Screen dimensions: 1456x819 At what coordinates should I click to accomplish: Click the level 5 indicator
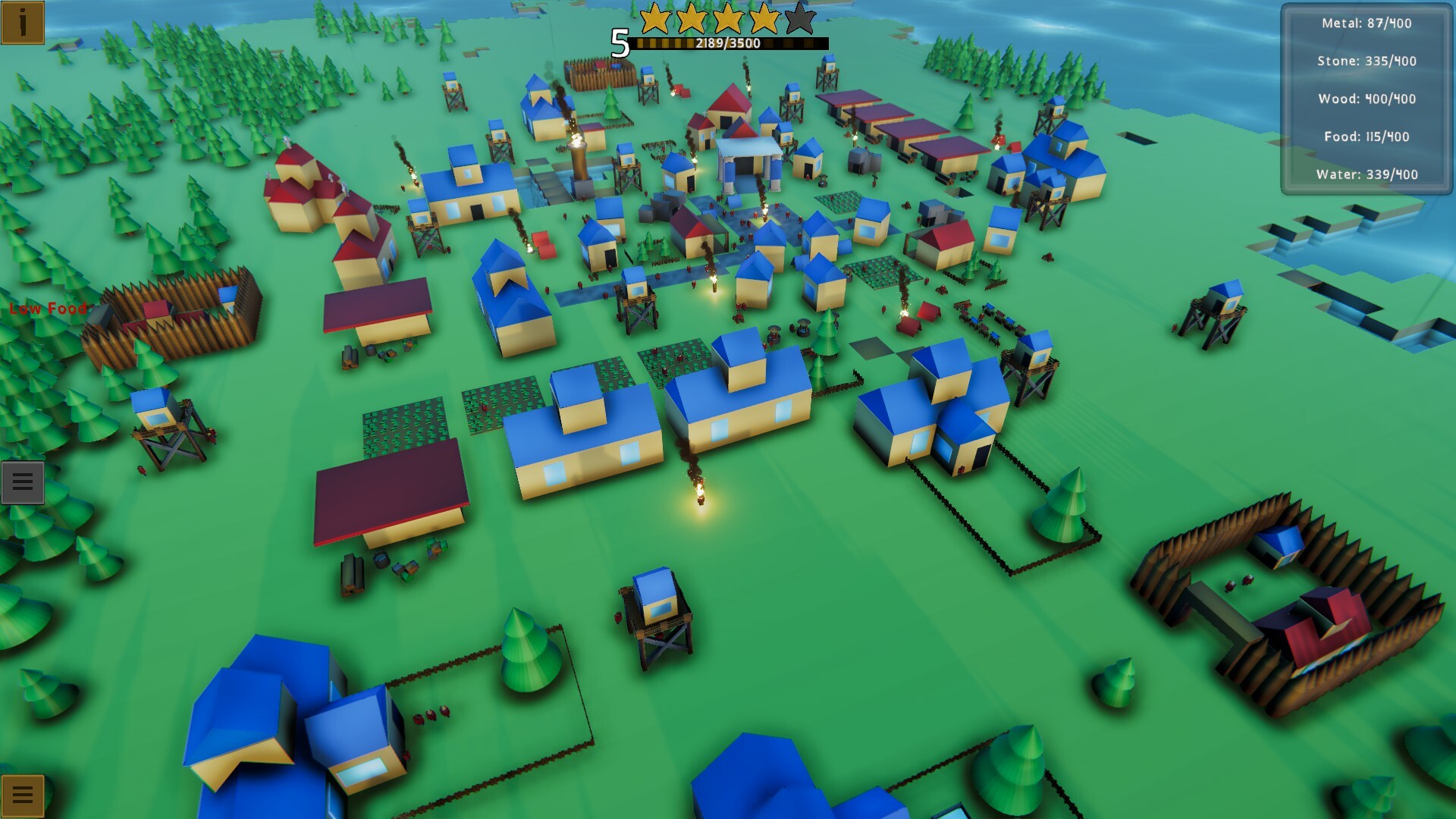click(618, 42)
